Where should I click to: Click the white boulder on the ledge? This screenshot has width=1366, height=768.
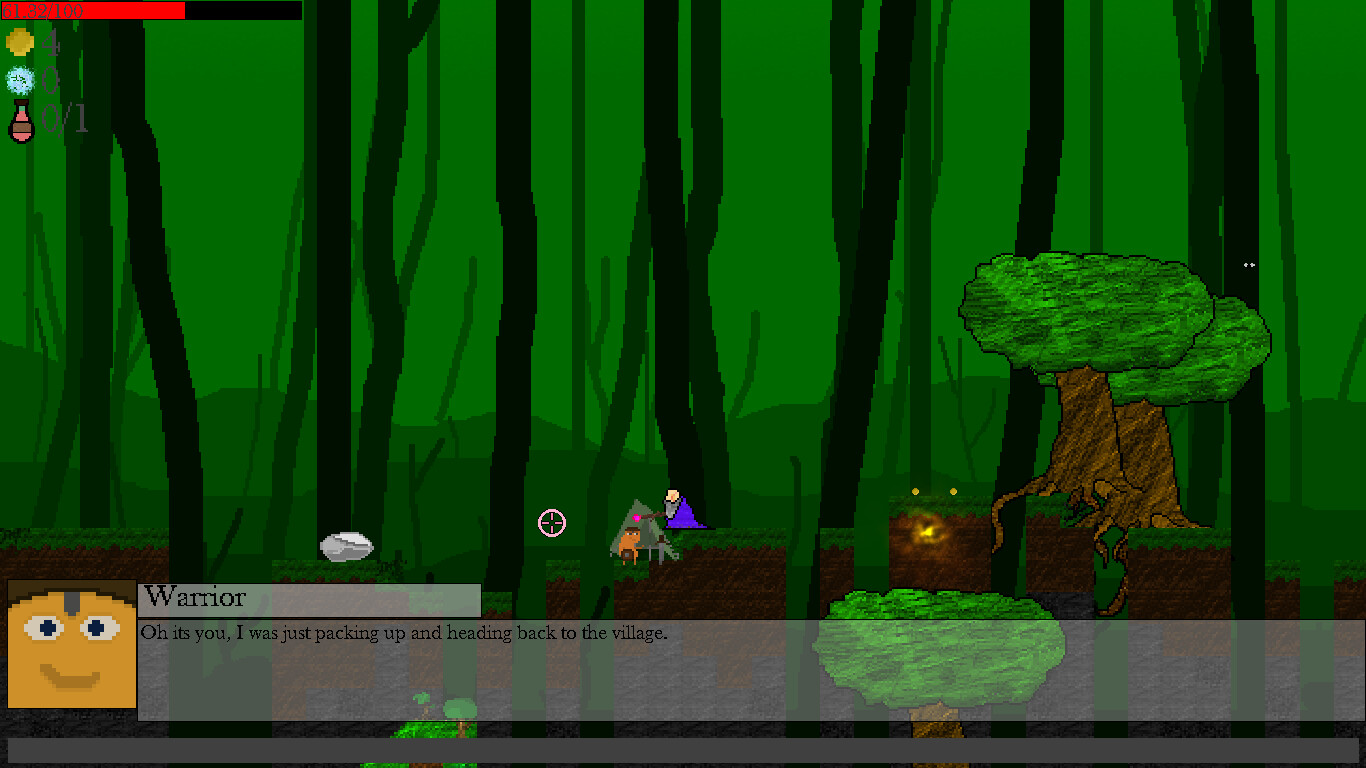pos(348,545)
